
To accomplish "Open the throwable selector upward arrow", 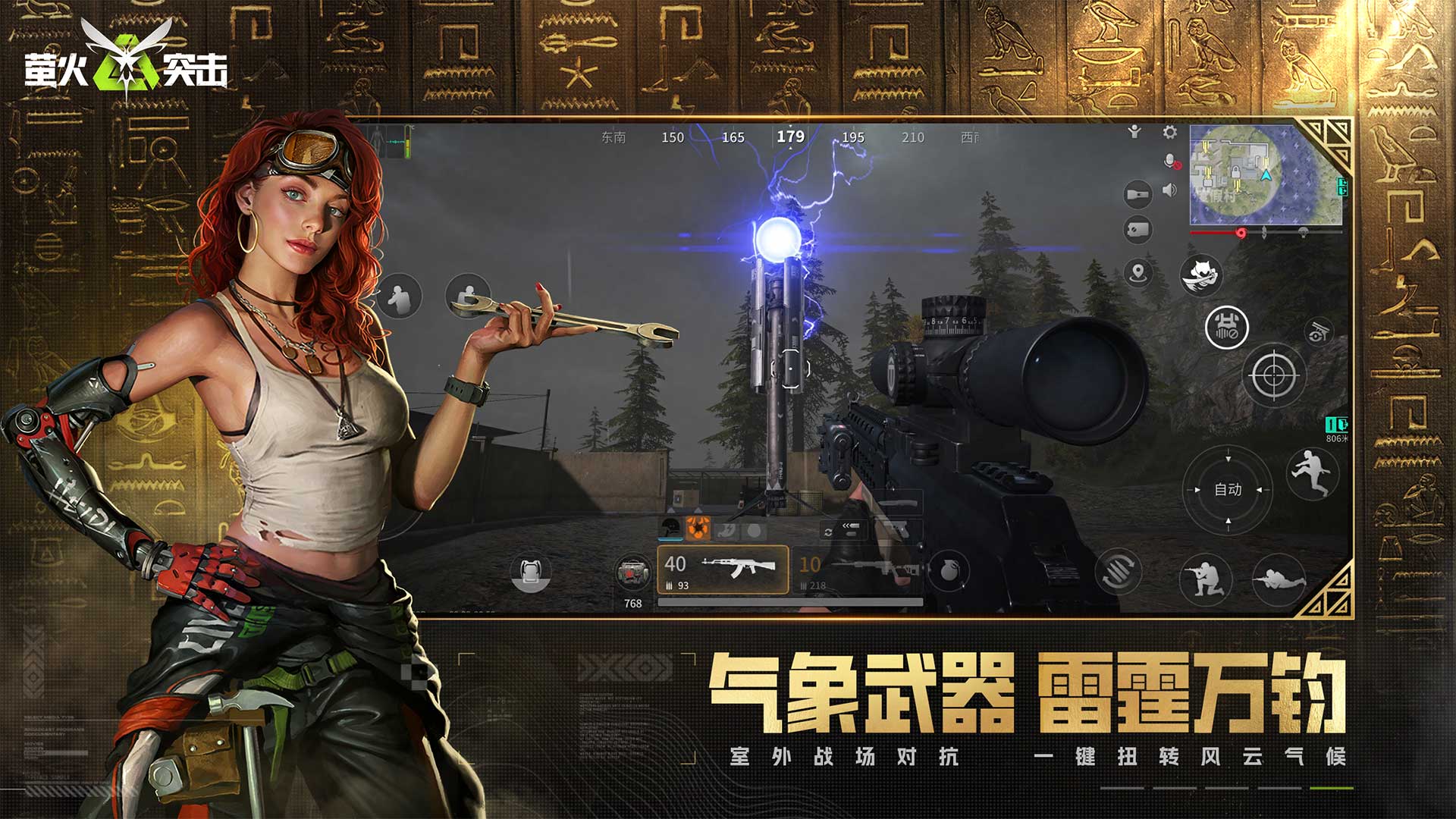I will click(696, 510).
